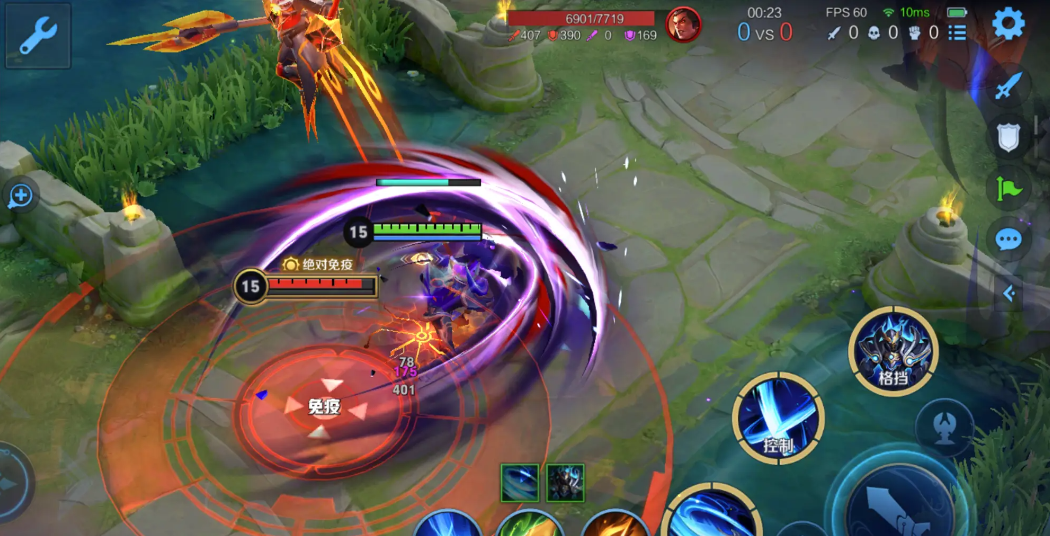Tap the large sword basic attack button
Viewport: 1050px width, 536px height.
[x=895, y=500]
